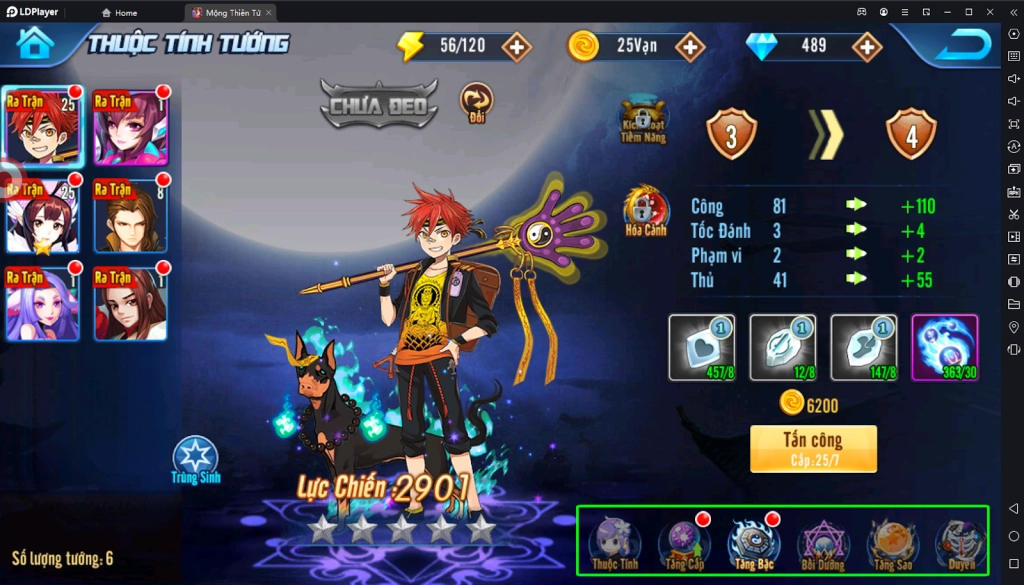Tap the Đổi swap icon

(x=476, y=101)
